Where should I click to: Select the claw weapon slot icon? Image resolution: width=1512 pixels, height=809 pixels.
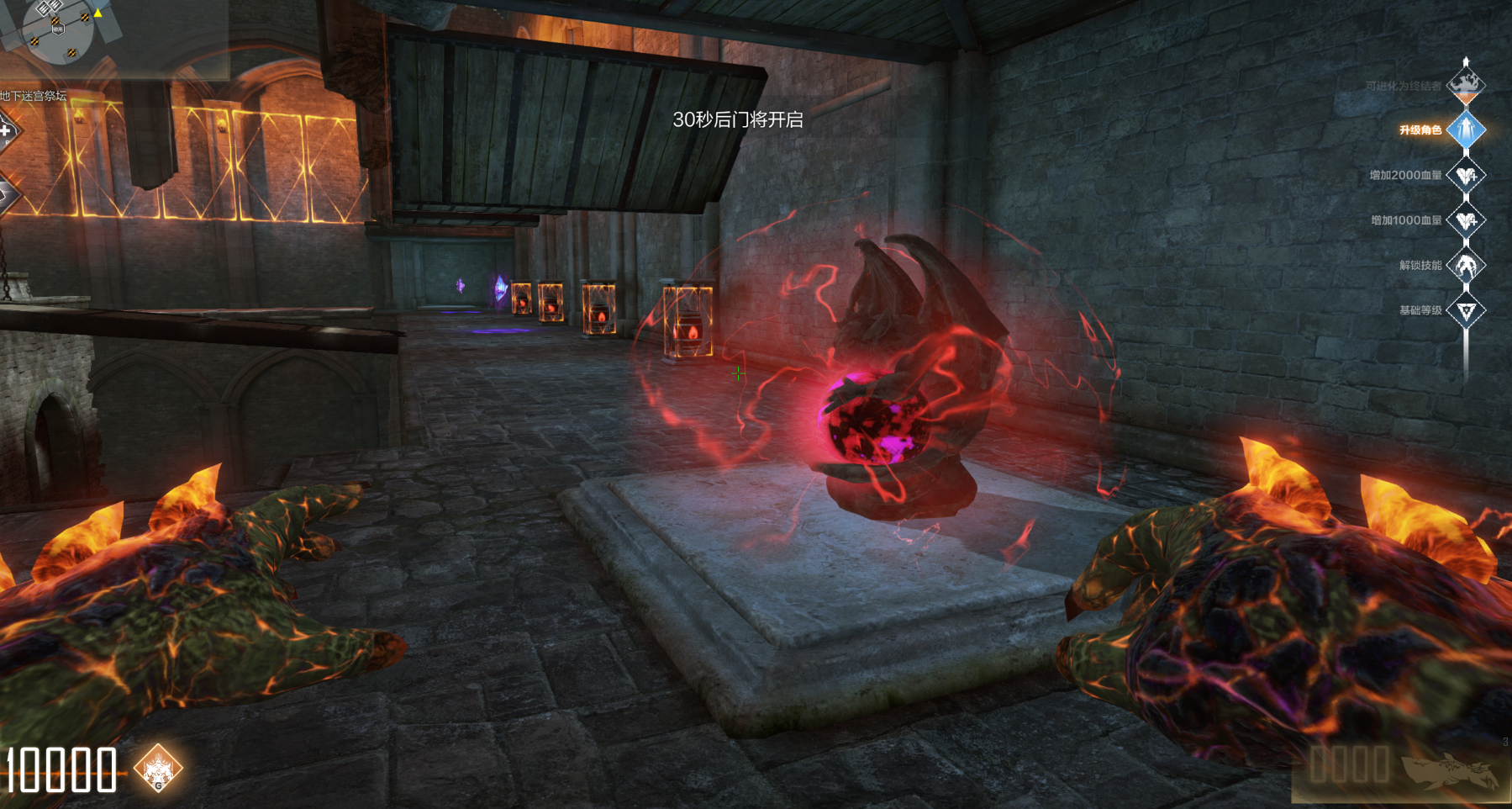1451,770
